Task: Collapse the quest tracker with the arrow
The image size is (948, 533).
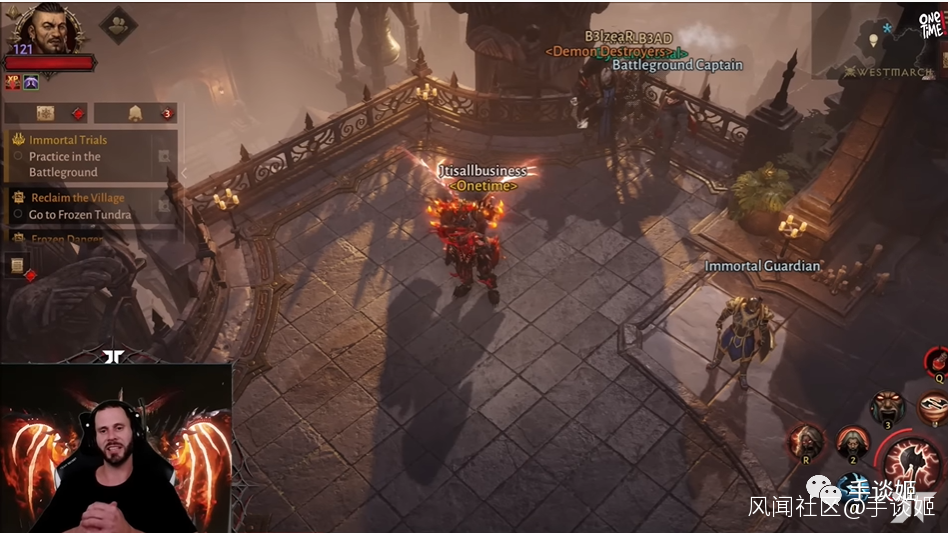Action: tap(183, 172)
